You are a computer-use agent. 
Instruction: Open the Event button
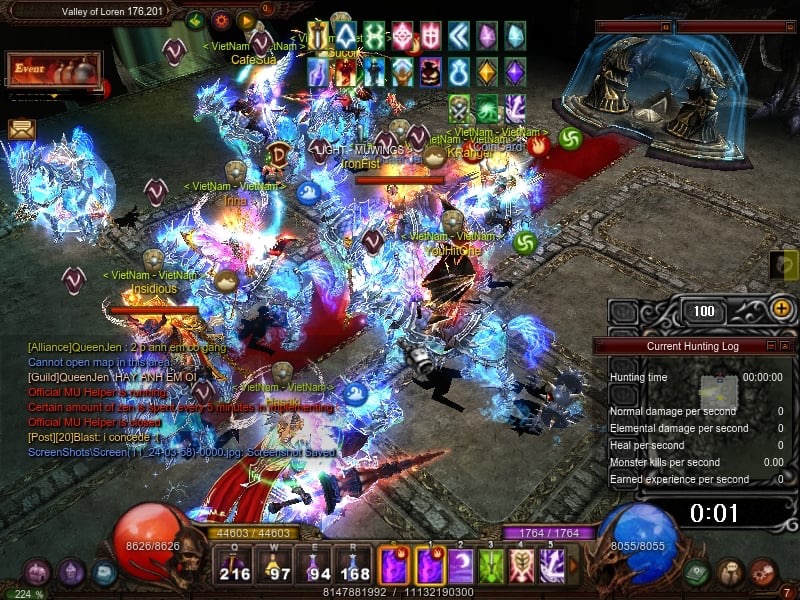pos(52,70)
